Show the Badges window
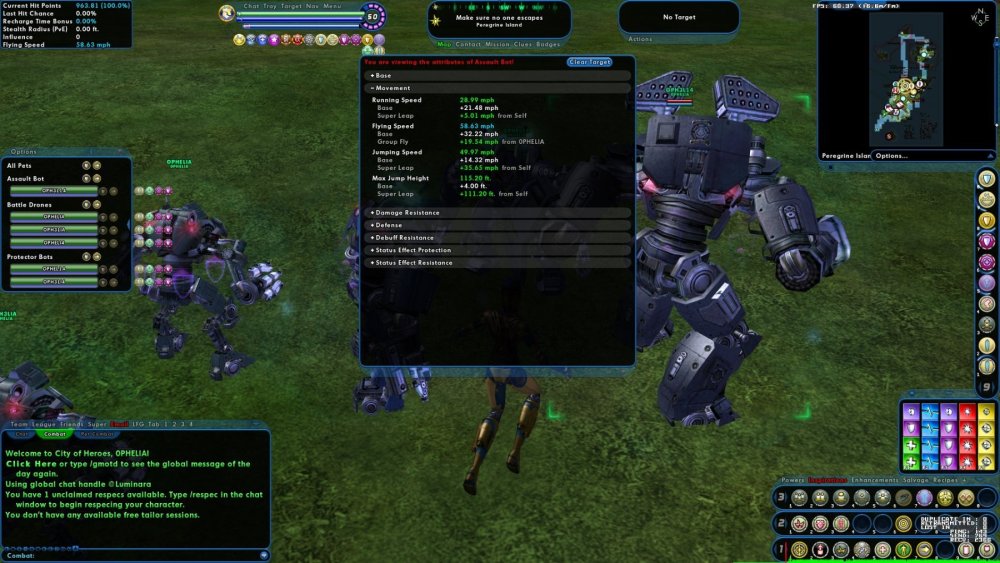 click(548, 44)
